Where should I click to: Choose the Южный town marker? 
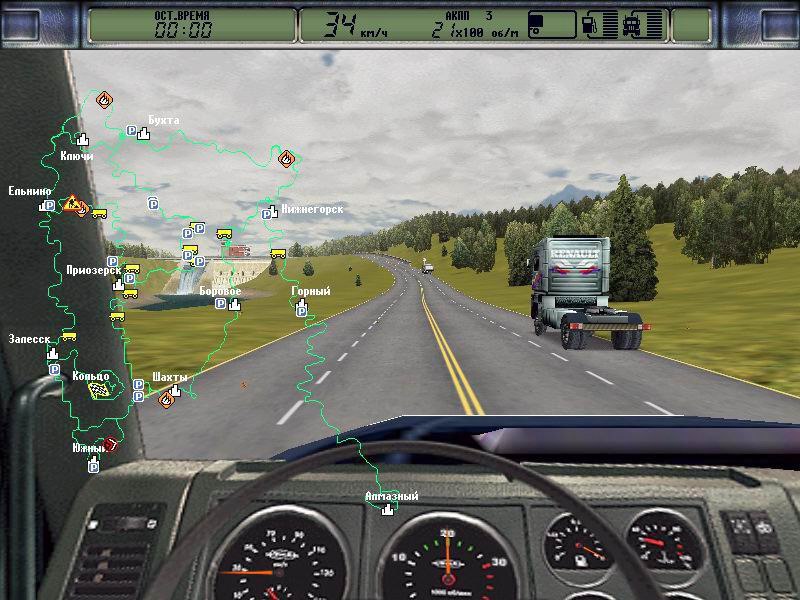pyautogui.click(x=90, y=448)
